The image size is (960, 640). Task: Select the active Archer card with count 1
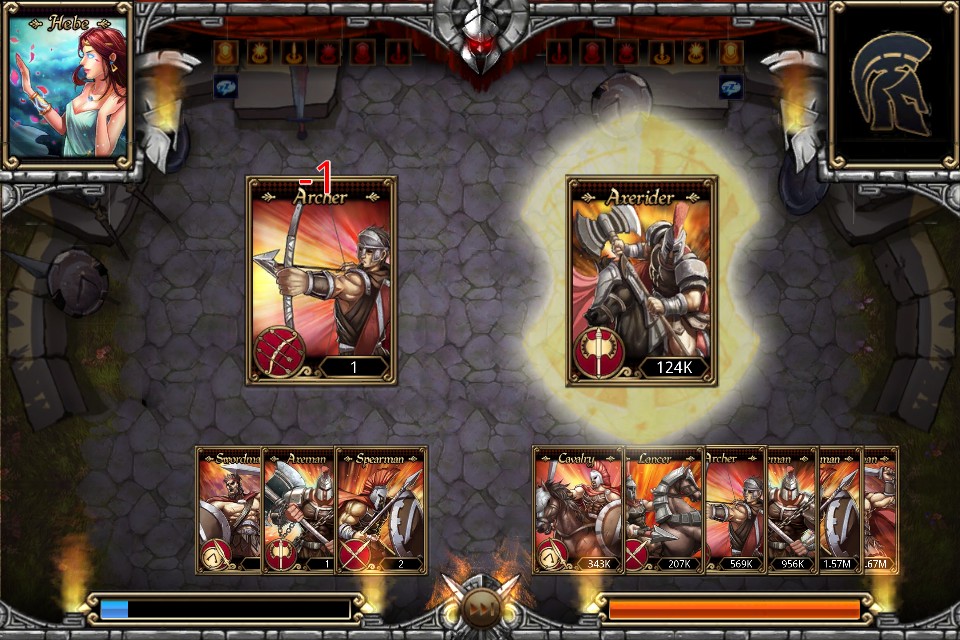[321, 281]
